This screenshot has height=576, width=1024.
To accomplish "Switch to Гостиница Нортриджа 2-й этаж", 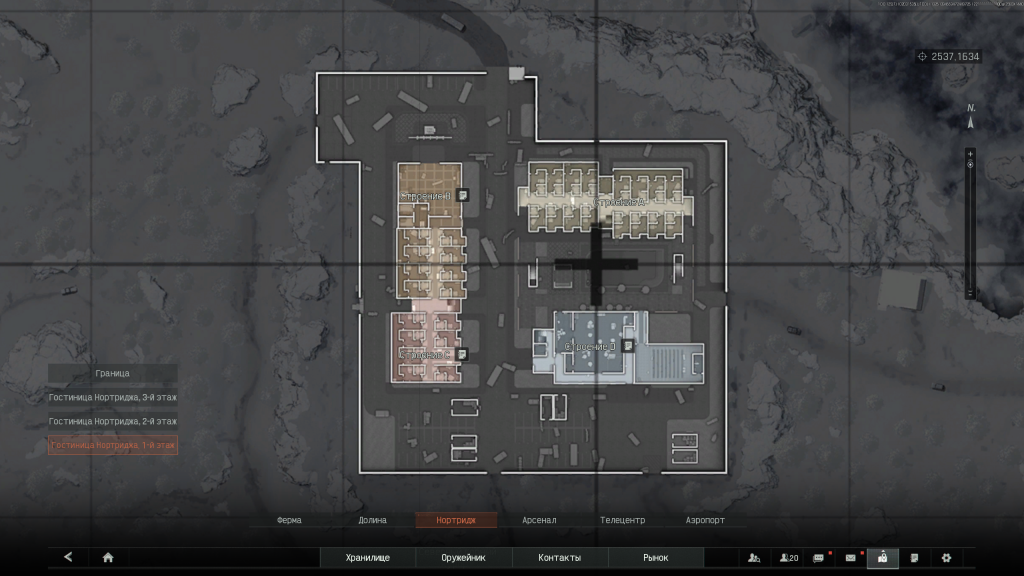I will 113,421.
